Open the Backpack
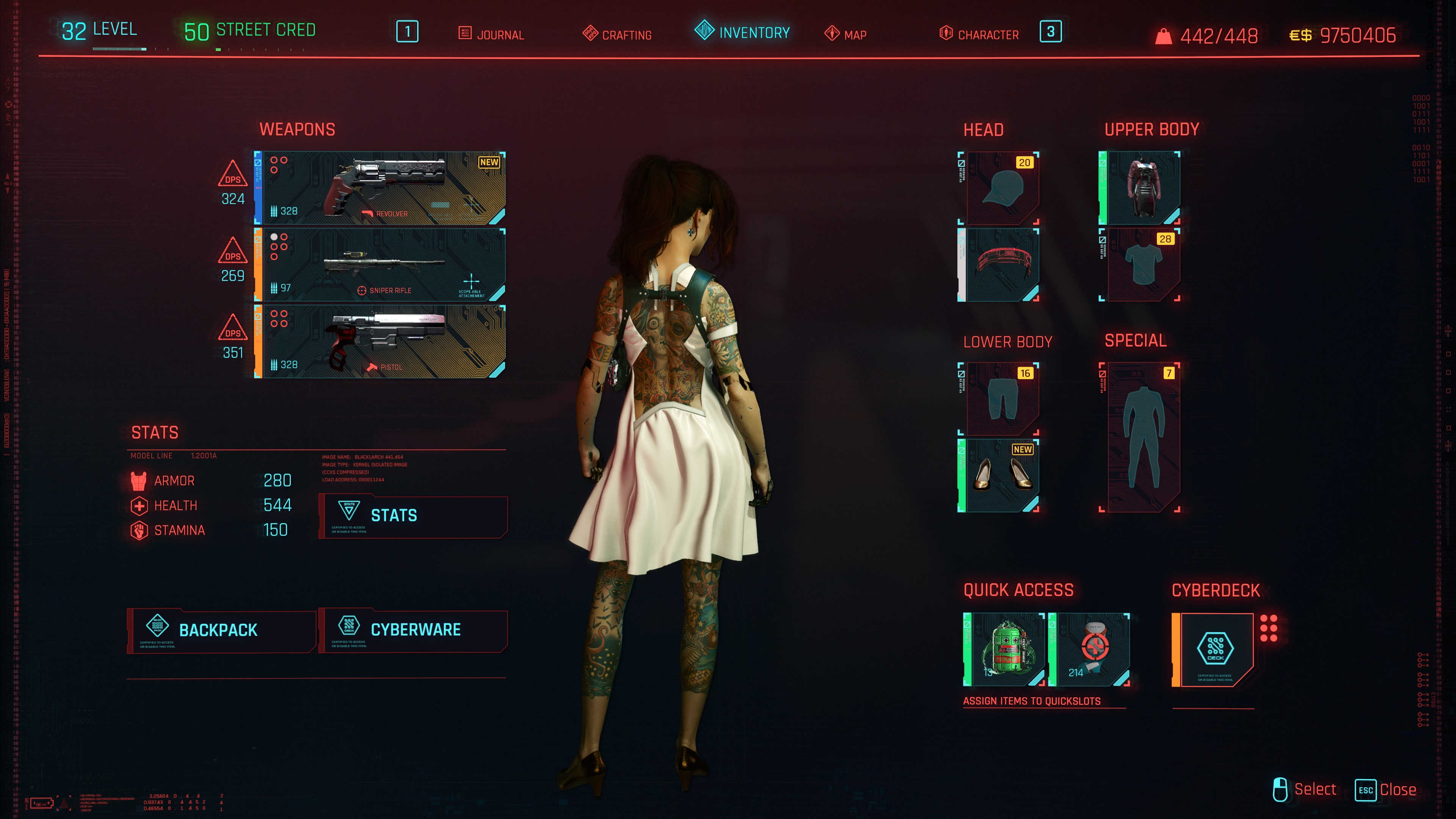Screen dimensions: 1456x819 [221, 630]
